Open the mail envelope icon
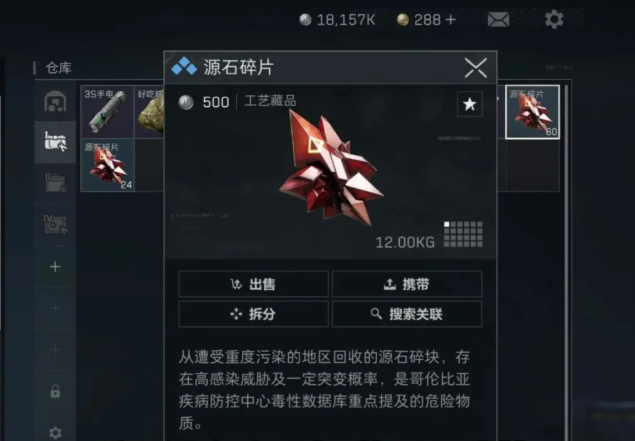This screenshot has width=635, height=441. point(498,19)
